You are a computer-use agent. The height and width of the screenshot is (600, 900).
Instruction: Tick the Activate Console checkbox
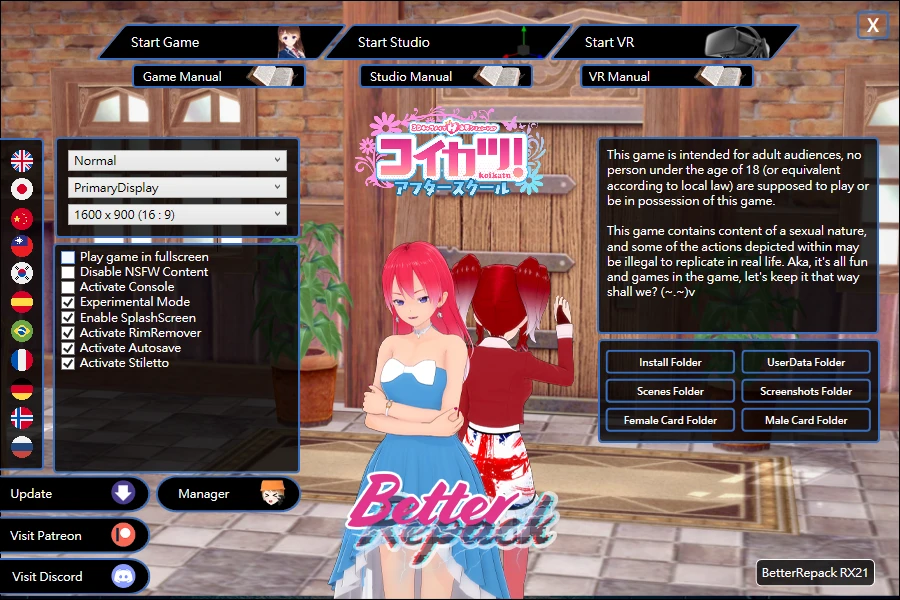point(68,287)
